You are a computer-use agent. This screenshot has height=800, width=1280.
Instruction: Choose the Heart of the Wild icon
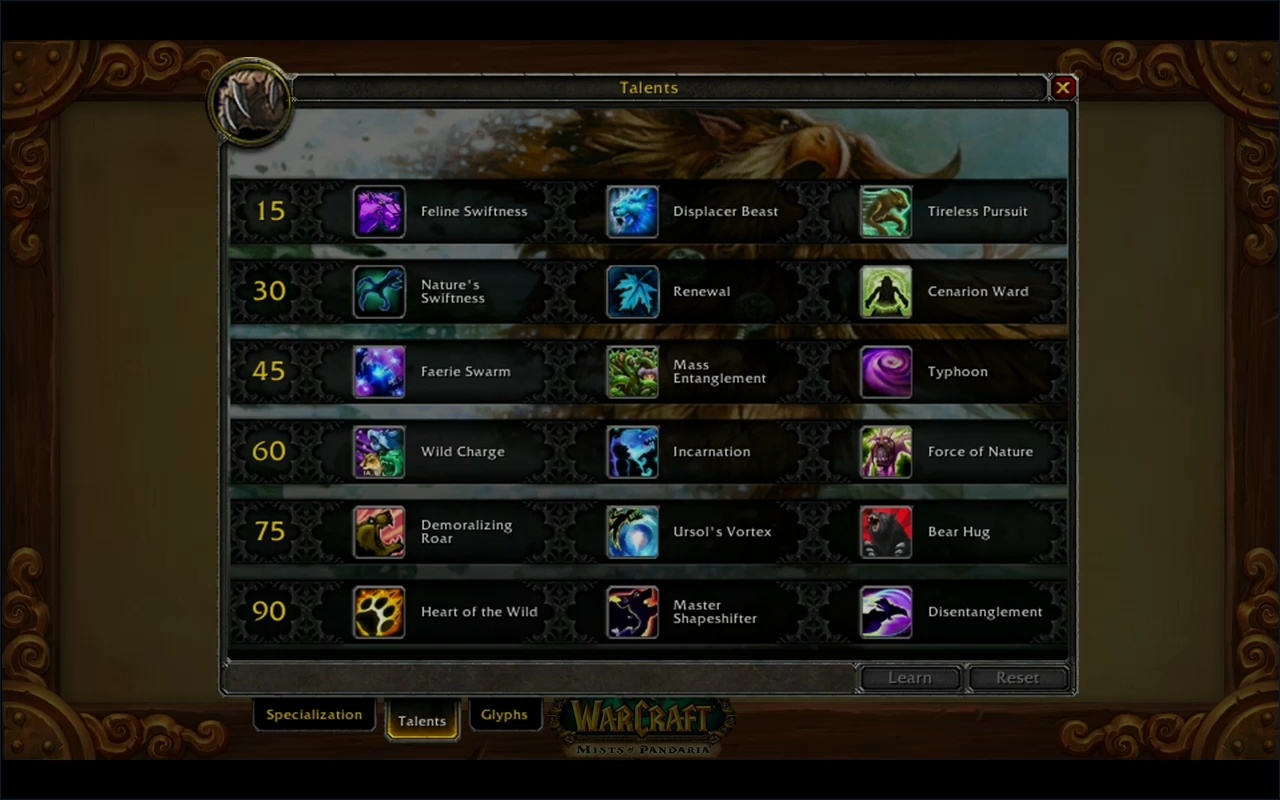[x=379, y=612]
